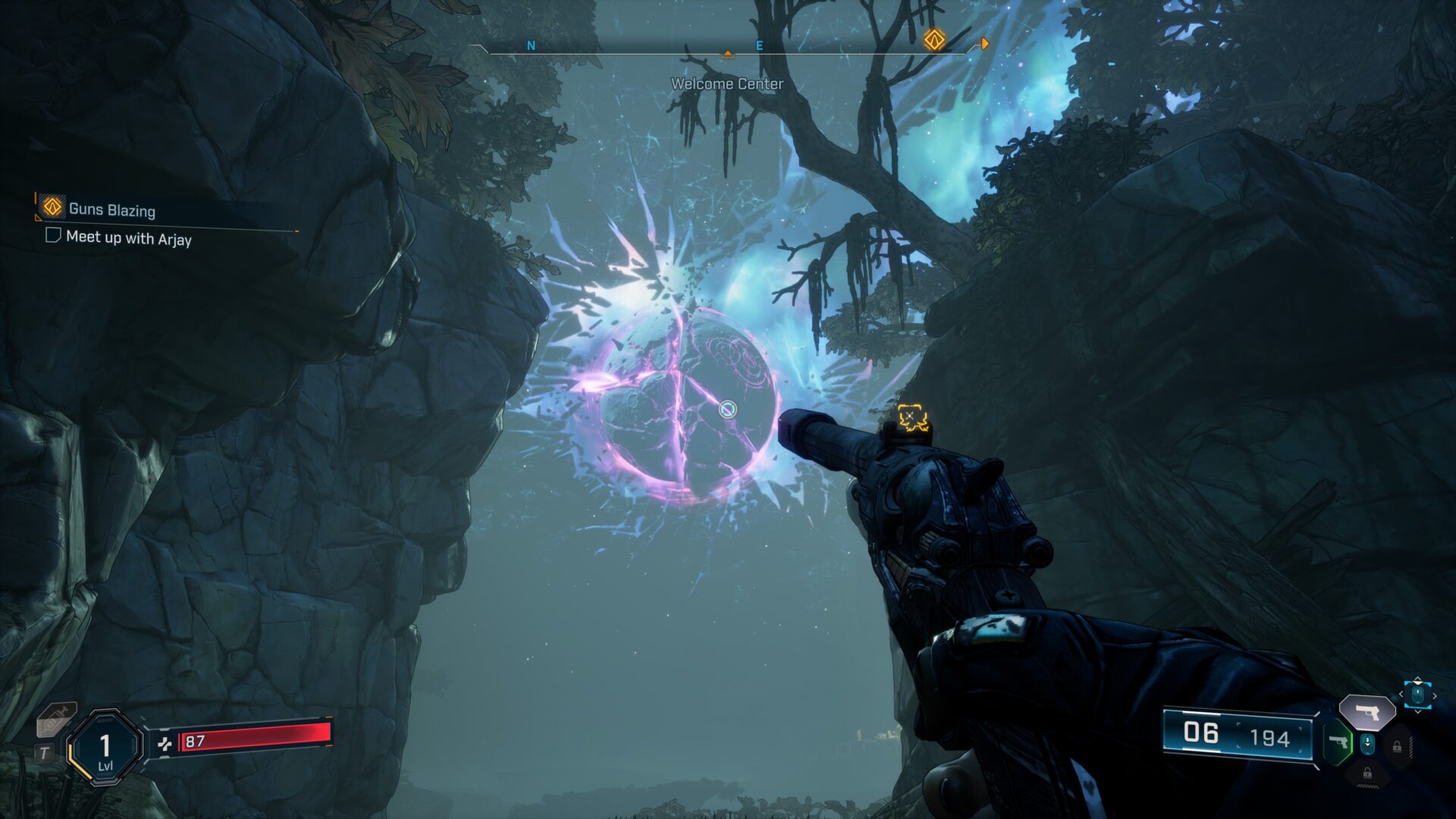Image resolution: width=1456 pixels, height=819 pixels.
Task: Open the Guns Blazing quest tracker
Action: [111, 209]
